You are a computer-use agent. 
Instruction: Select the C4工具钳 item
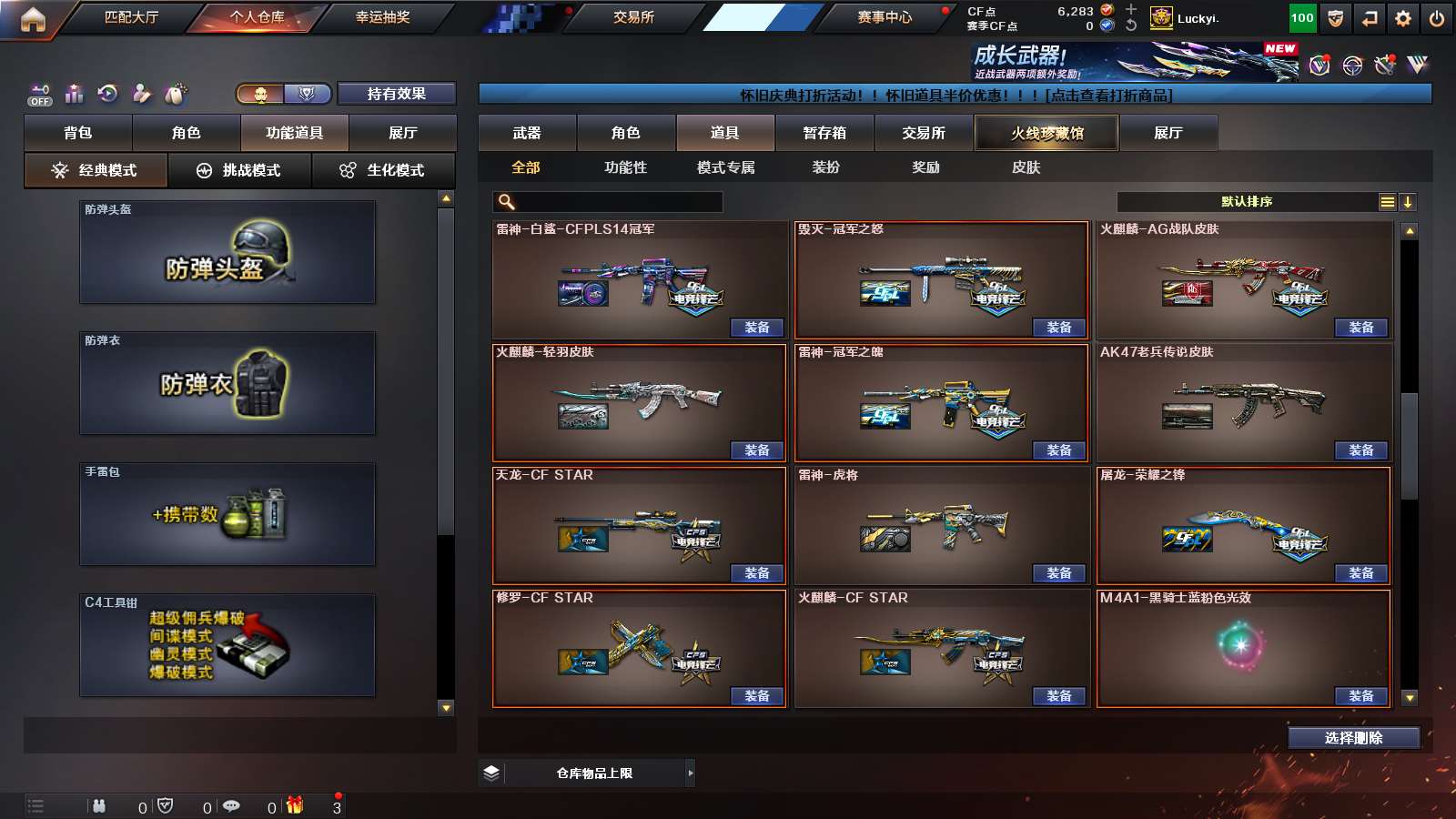point(227,645)
